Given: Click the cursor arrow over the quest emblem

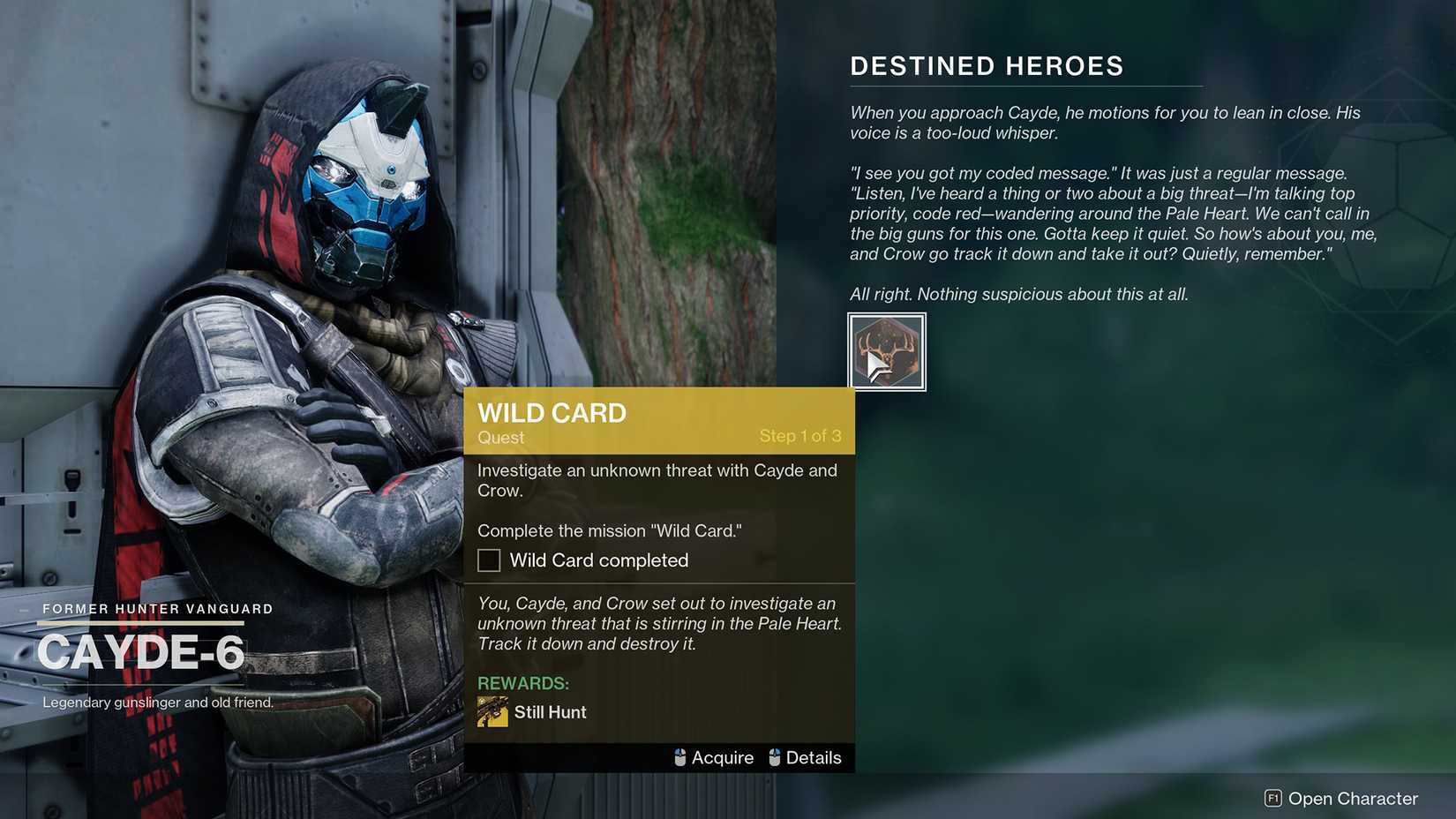Looking at the screenshot, I should pyautogui.click(x=875, y=360).
